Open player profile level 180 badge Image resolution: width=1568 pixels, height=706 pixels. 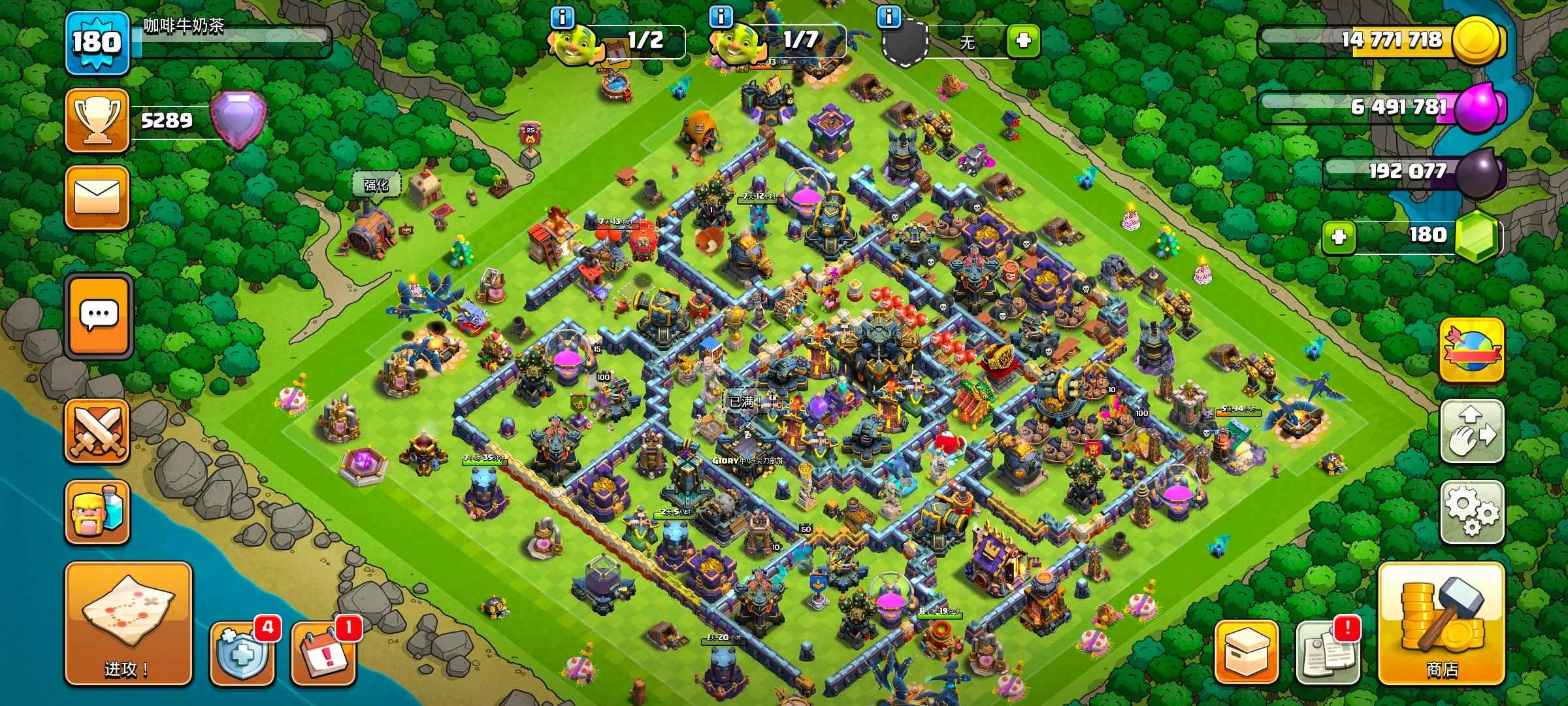[x=97, y=42]
